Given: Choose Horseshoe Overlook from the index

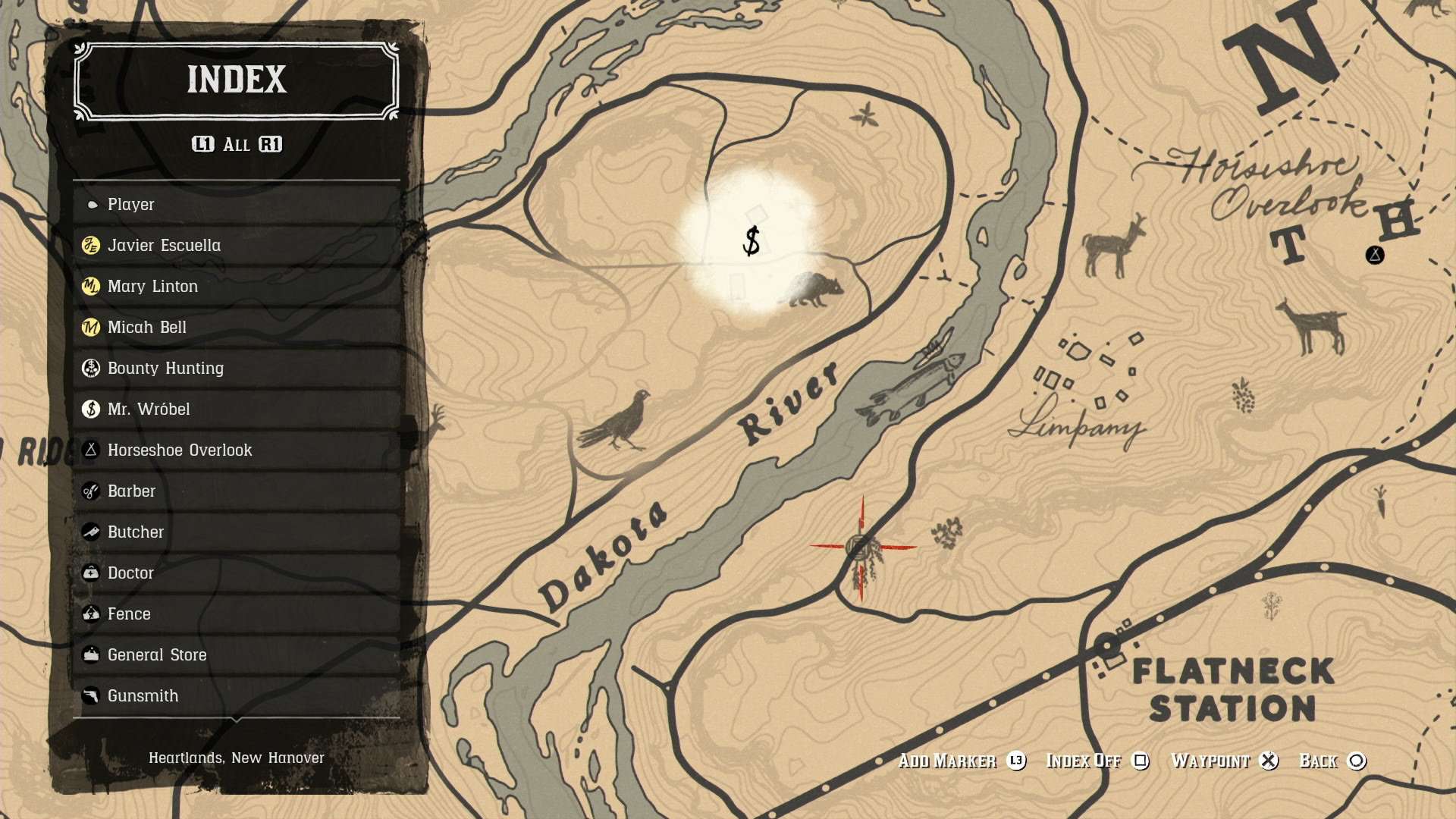Looking at the screenshot, I should coord(237,450).
